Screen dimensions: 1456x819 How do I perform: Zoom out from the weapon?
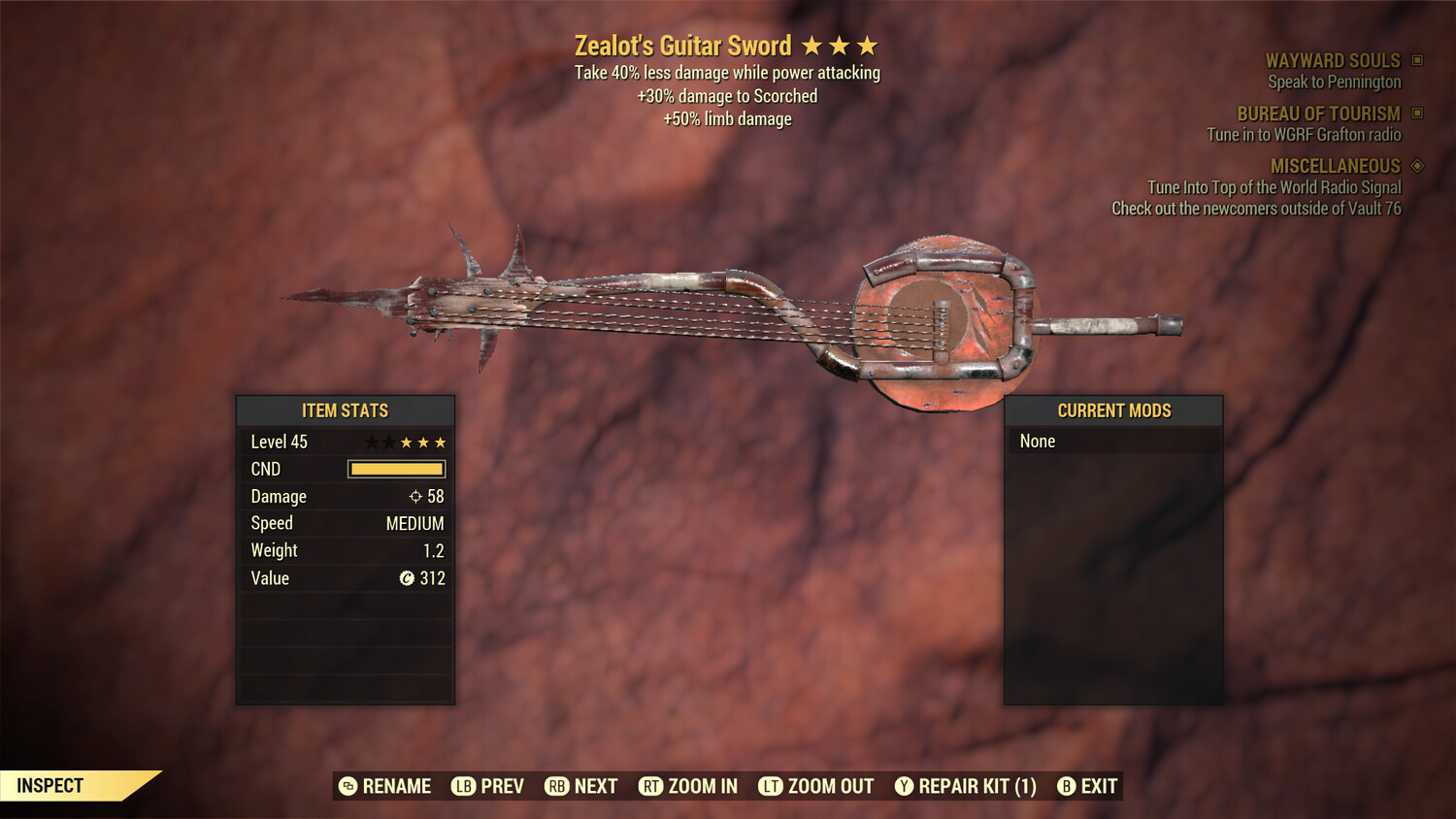pyautogui.click(x=816, y=786)
